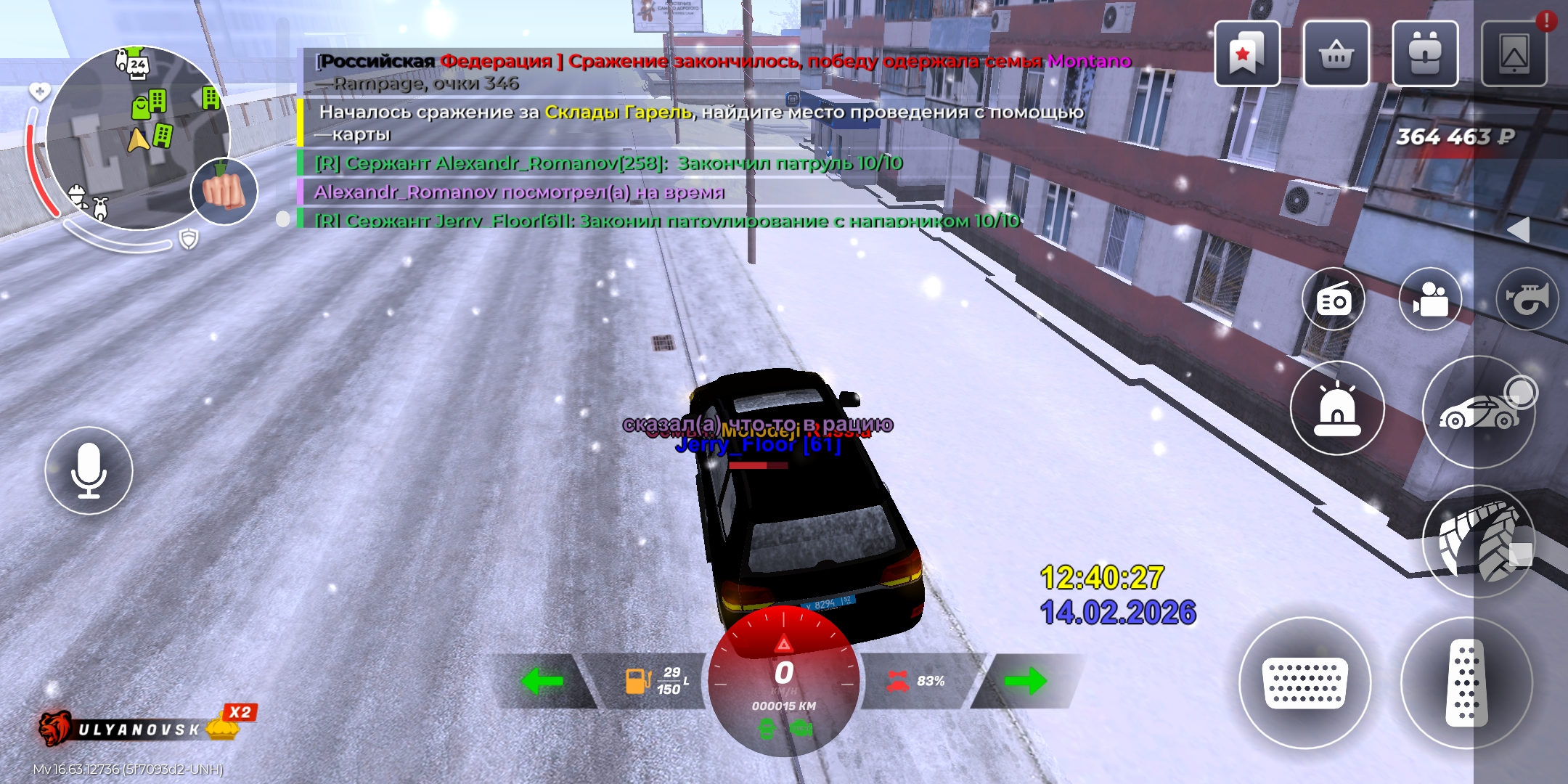Open the tablet with notification badge
The height and width of the screenshot is (784, 1568).
[1514, 54]
